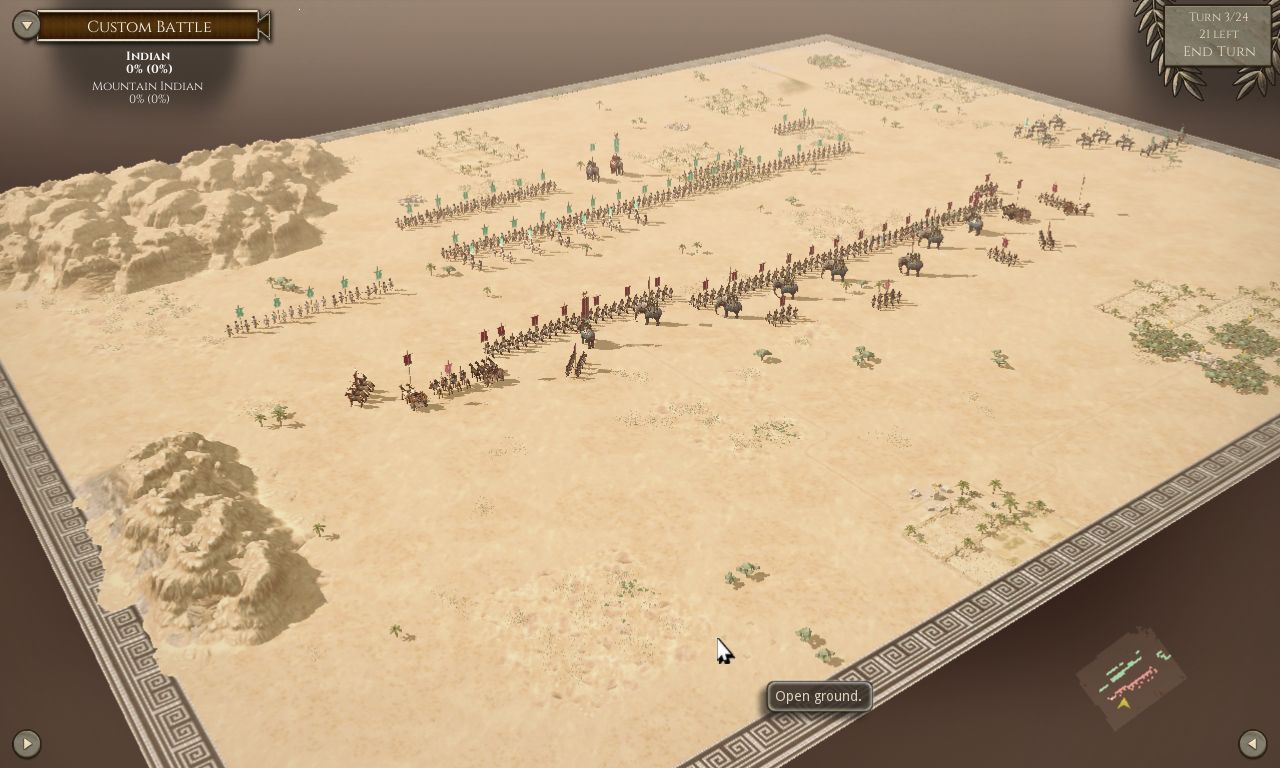Click the yellow arrow on the minimap
This screenshot has width=1280, height=768.
pyautogui.click(x=1123, y=702)
